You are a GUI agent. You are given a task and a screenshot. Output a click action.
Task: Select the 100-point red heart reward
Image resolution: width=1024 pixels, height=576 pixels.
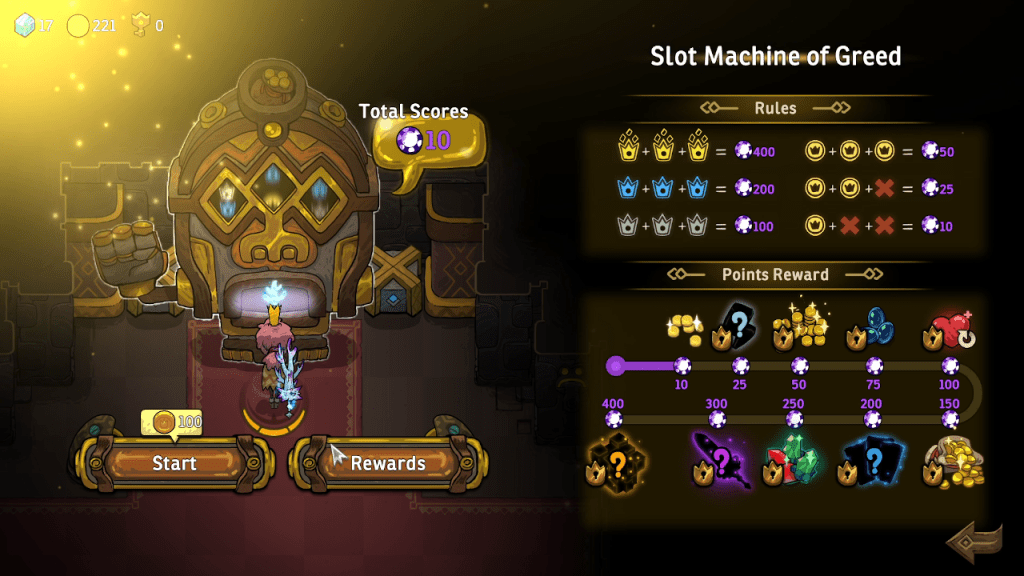tap(951, 328)
